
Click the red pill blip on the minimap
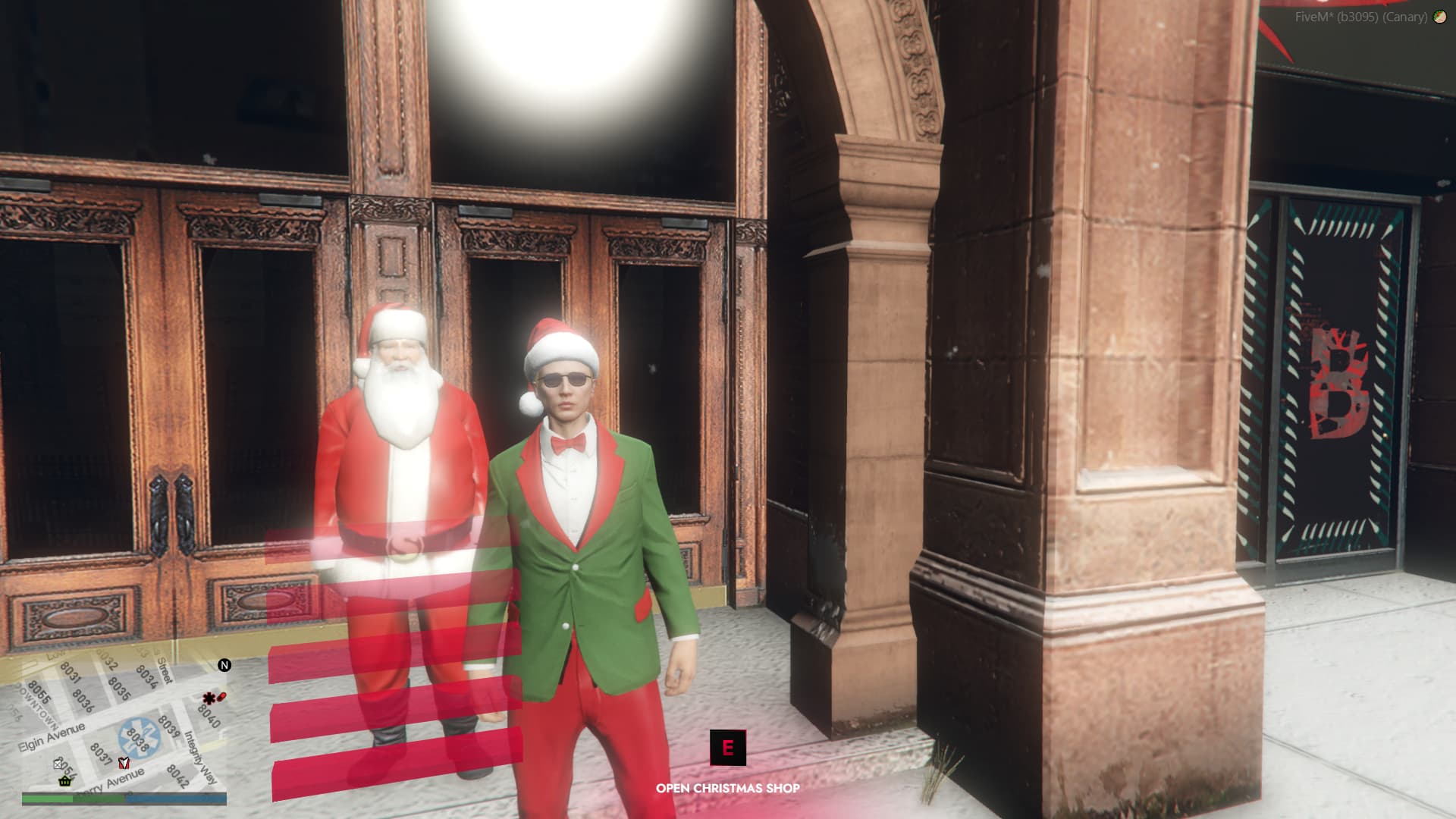[220, 698]
